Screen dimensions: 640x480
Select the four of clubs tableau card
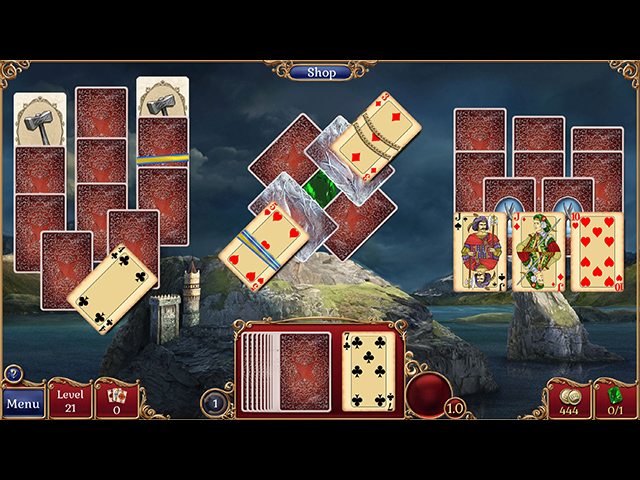click(x=112, y=288)
